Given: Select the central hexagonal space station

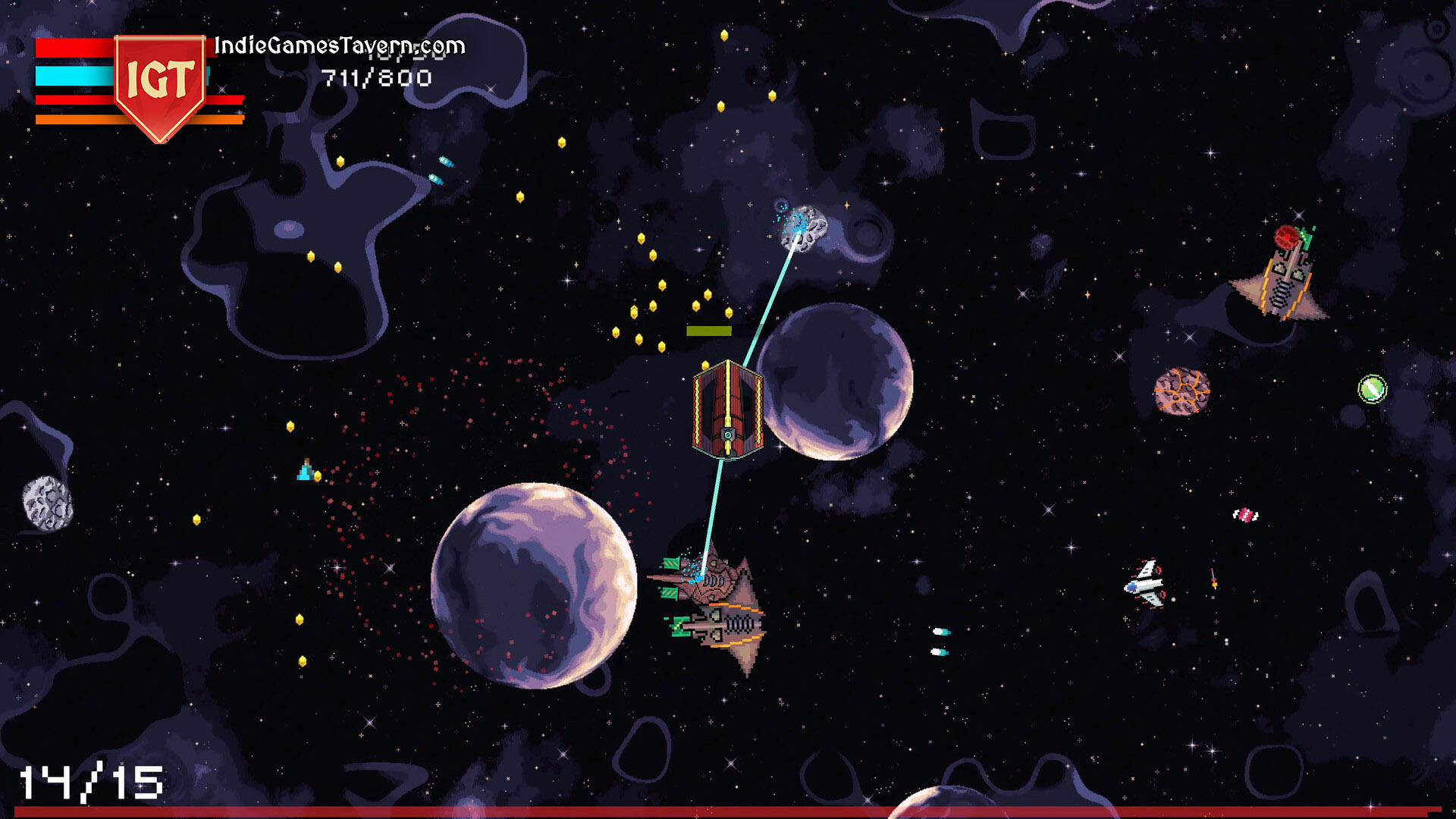Looking at the screenshot, I should tap(726, 409).
